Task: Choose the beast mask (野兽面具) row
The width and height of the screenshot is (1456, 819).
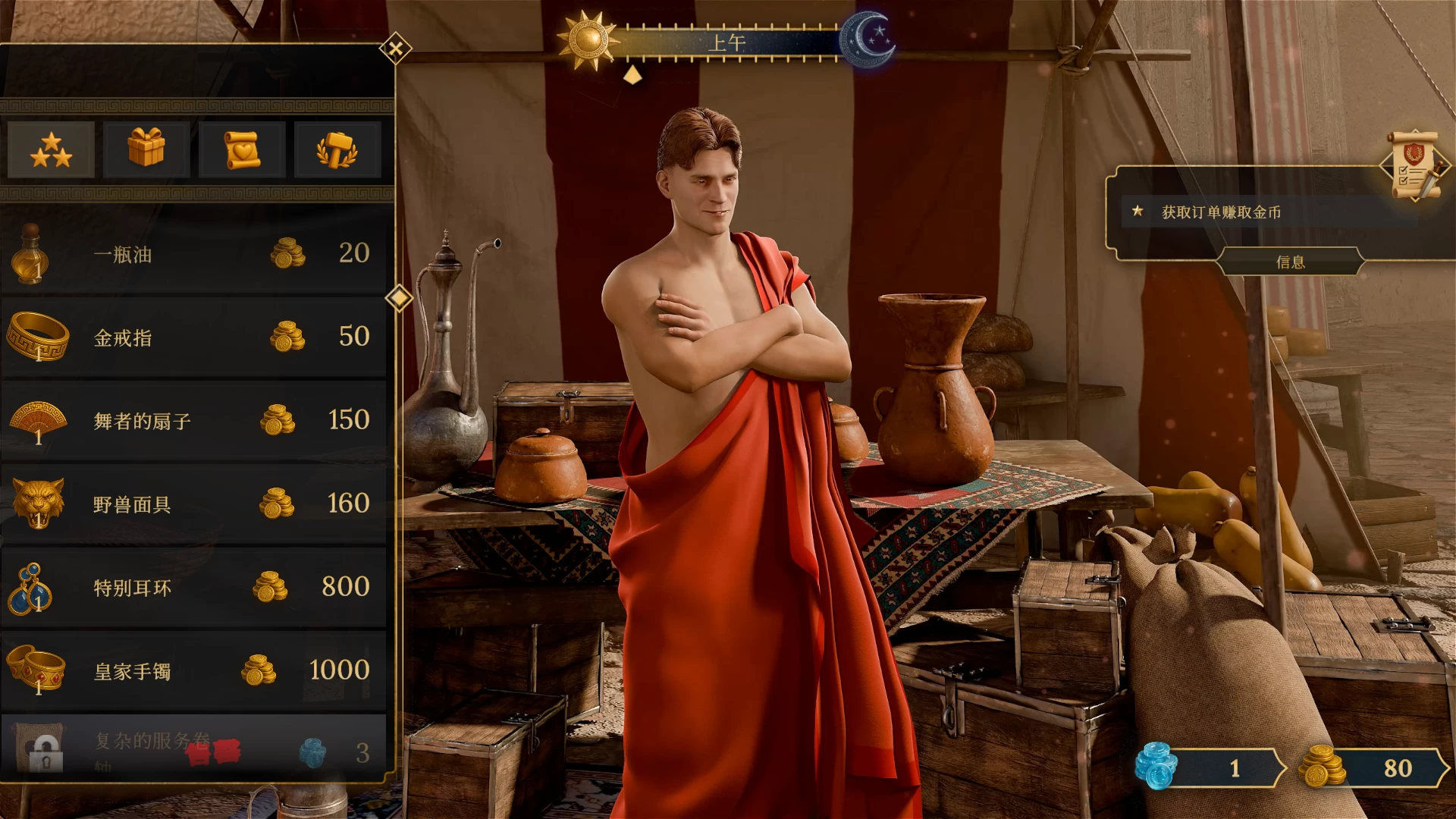Action: tap(193, 504)
